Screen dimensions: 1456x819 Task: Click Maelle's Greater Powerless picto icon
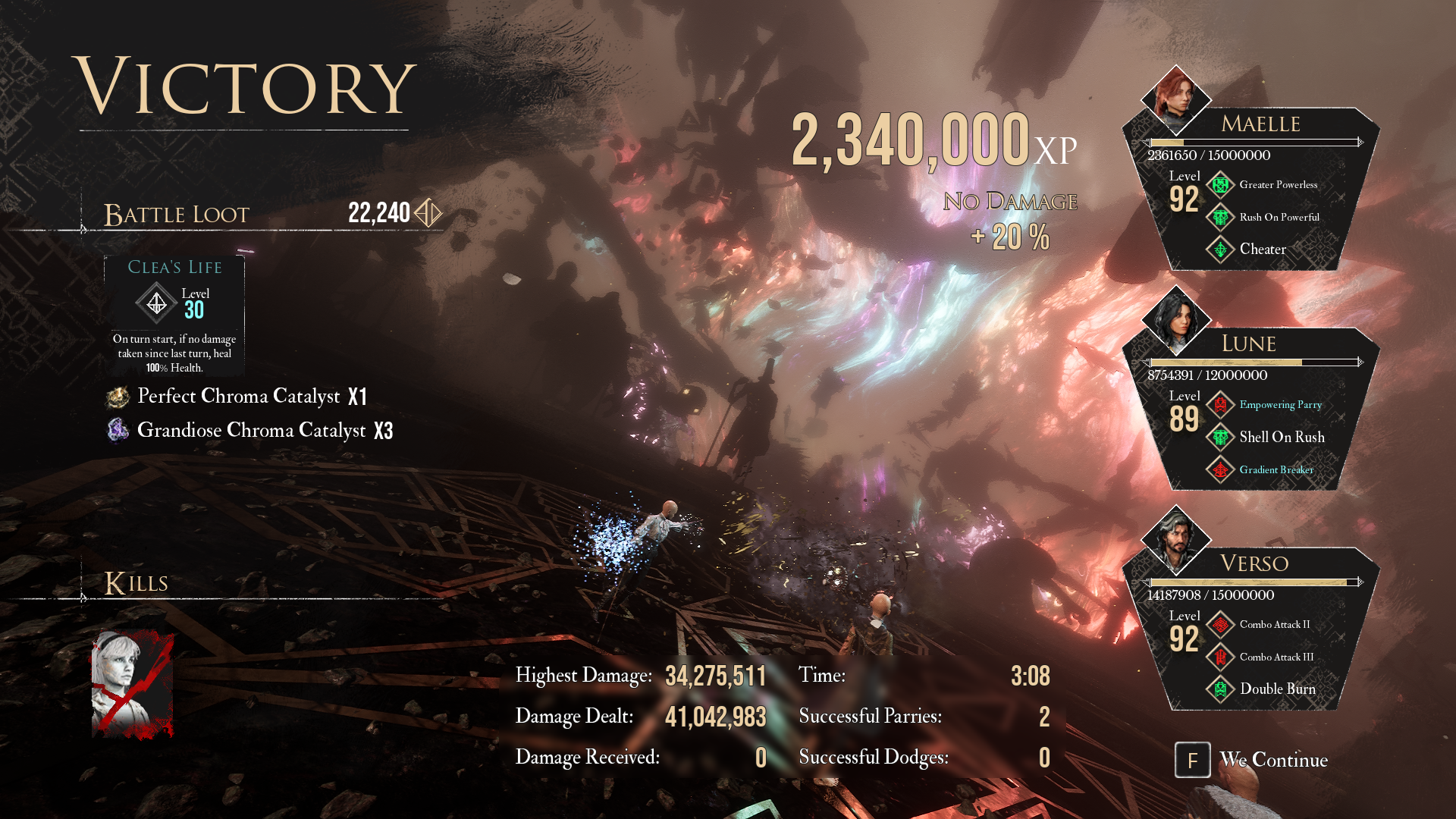pos(1220,185)
